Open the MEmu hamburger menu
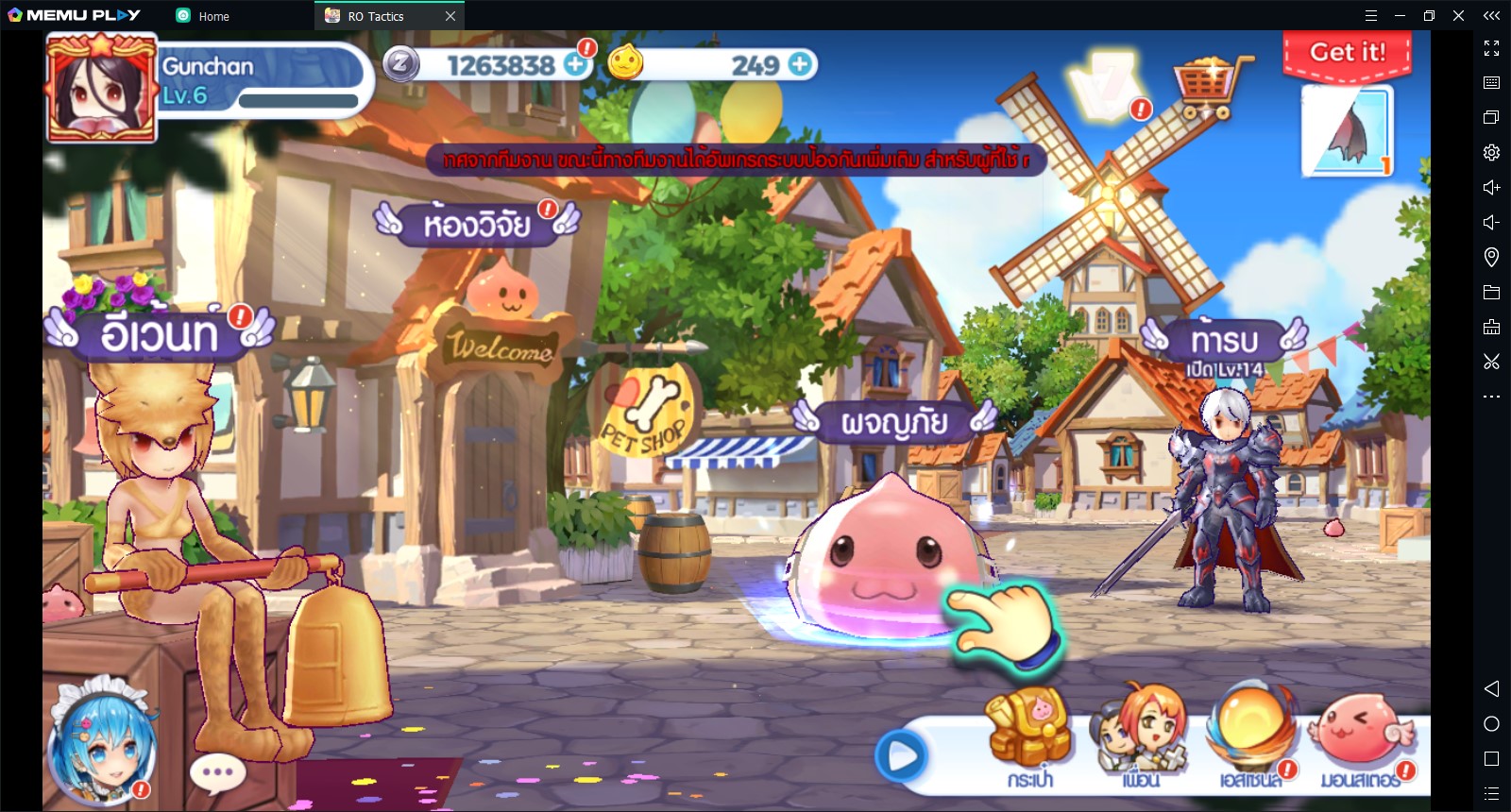 [x=1371, y=15]
